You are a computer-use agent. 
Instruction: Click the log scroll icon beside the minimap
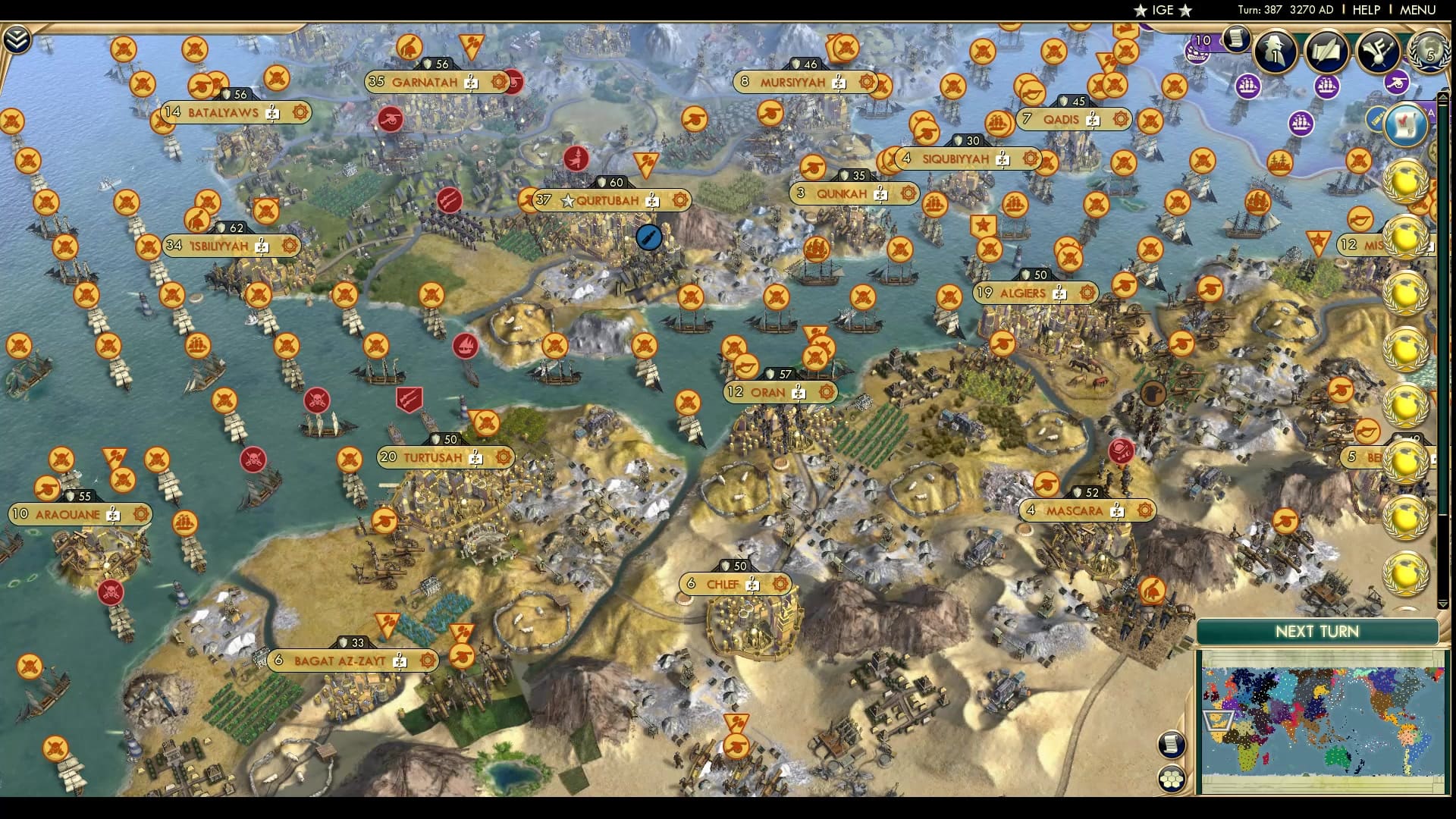click(x=1172, y=745)
